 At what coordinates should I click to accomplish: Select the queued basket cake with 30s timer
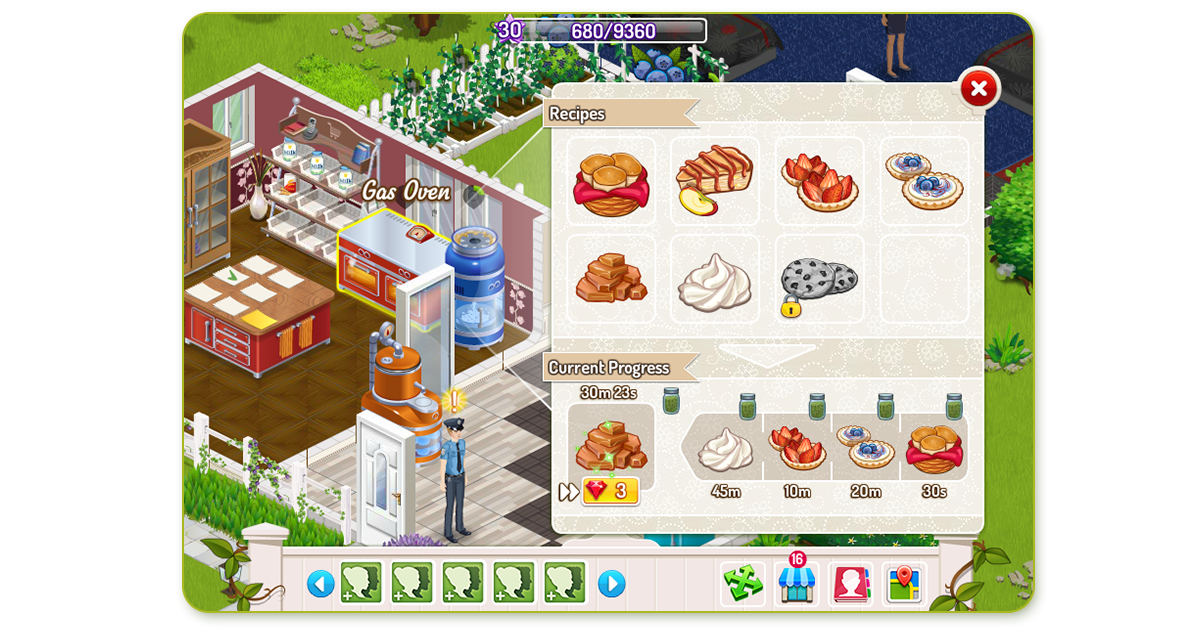934,448
